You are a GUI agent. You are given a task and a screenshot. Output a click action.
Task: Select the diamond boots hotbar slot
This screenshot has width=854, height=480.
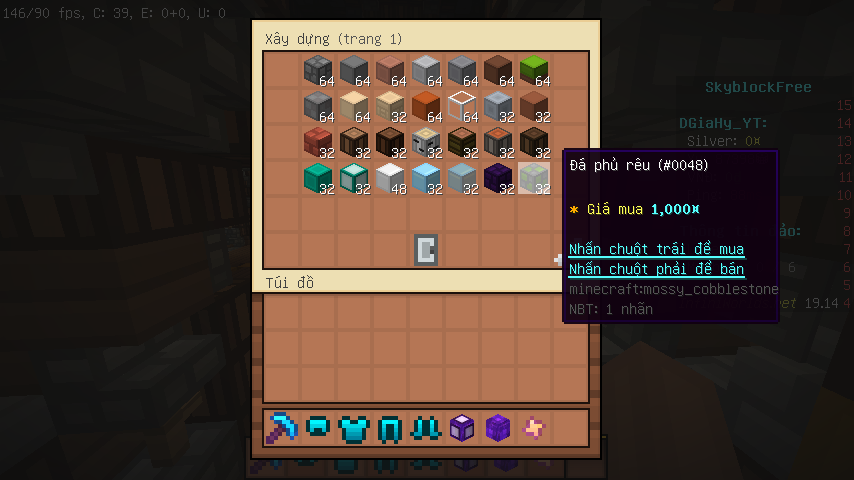tap(426, 428)
